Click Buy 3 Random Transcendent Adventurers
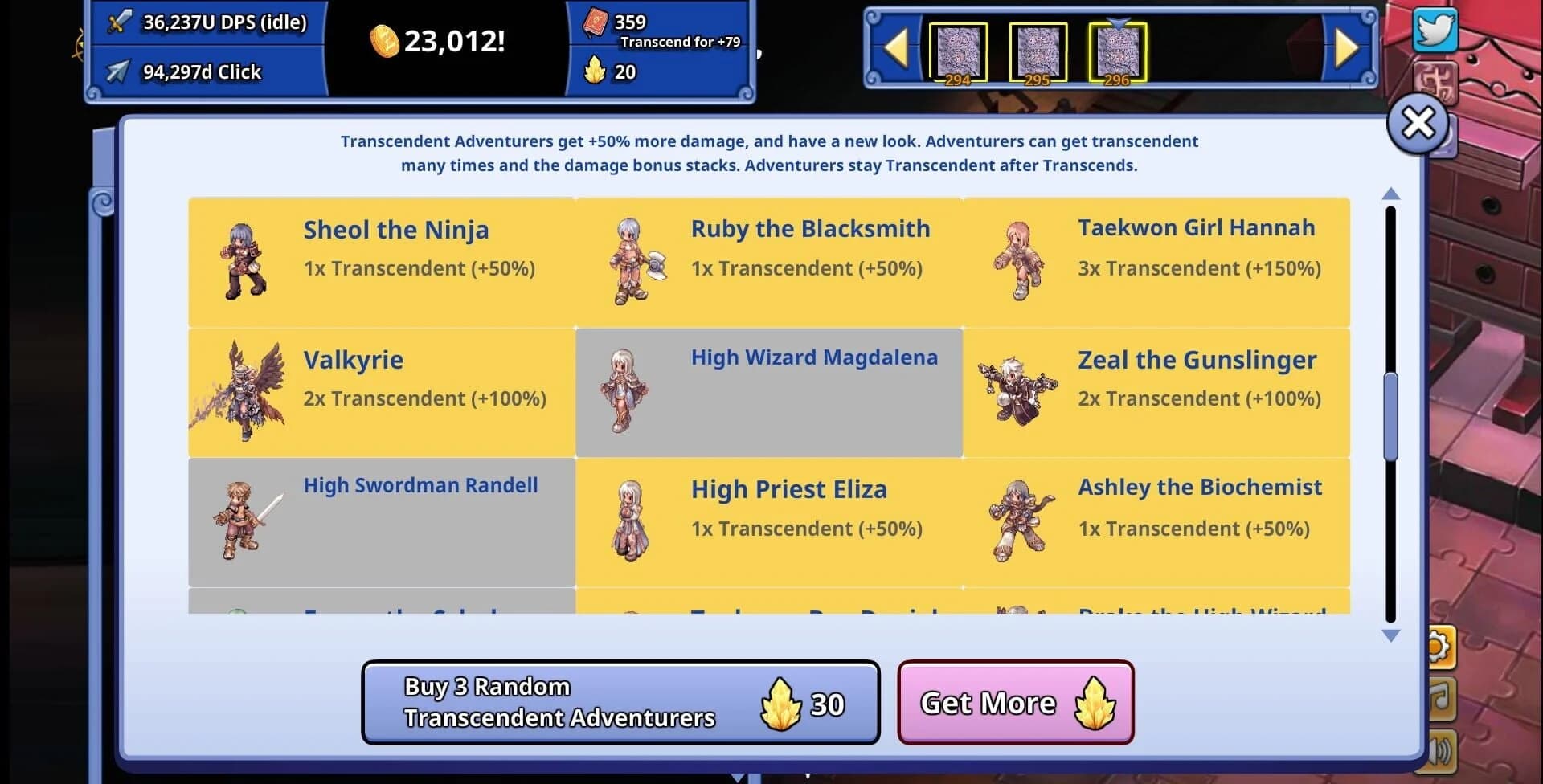Image resolution: width=1543 pixels, height=784 pixels. pos(621,702)
